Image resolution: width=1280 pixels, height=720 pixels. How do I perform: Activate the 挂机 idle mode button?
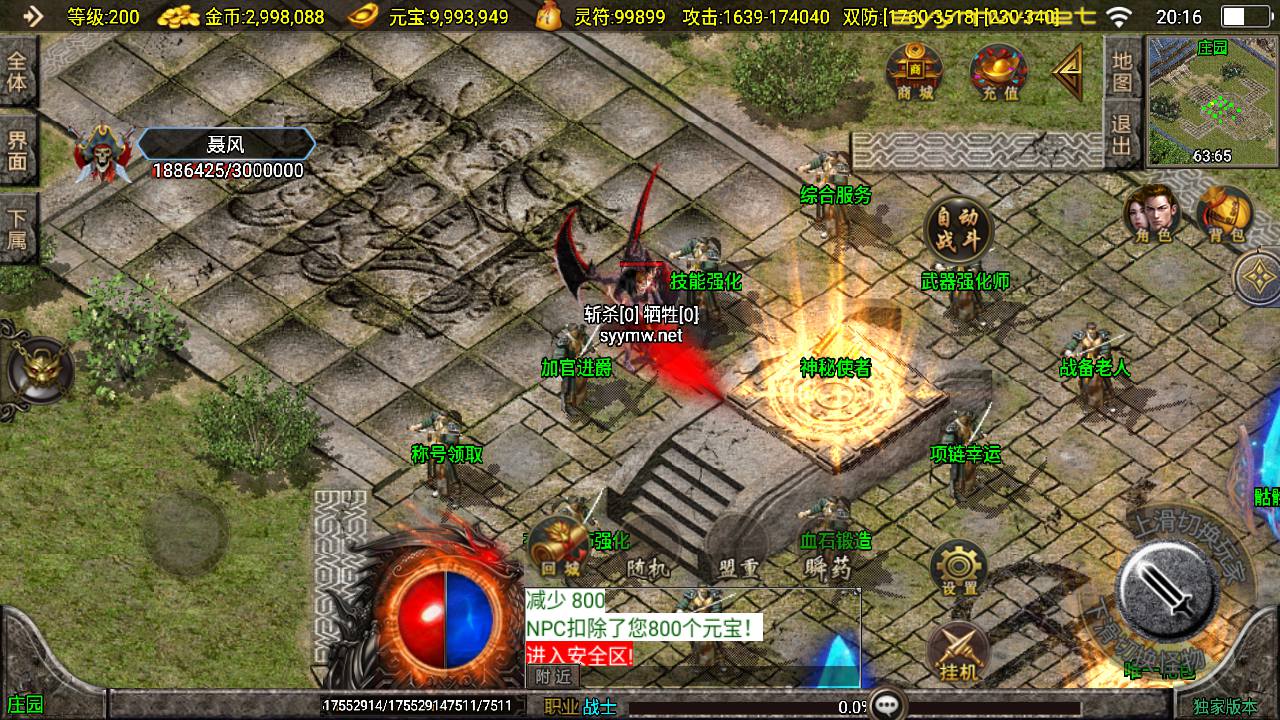958,651
